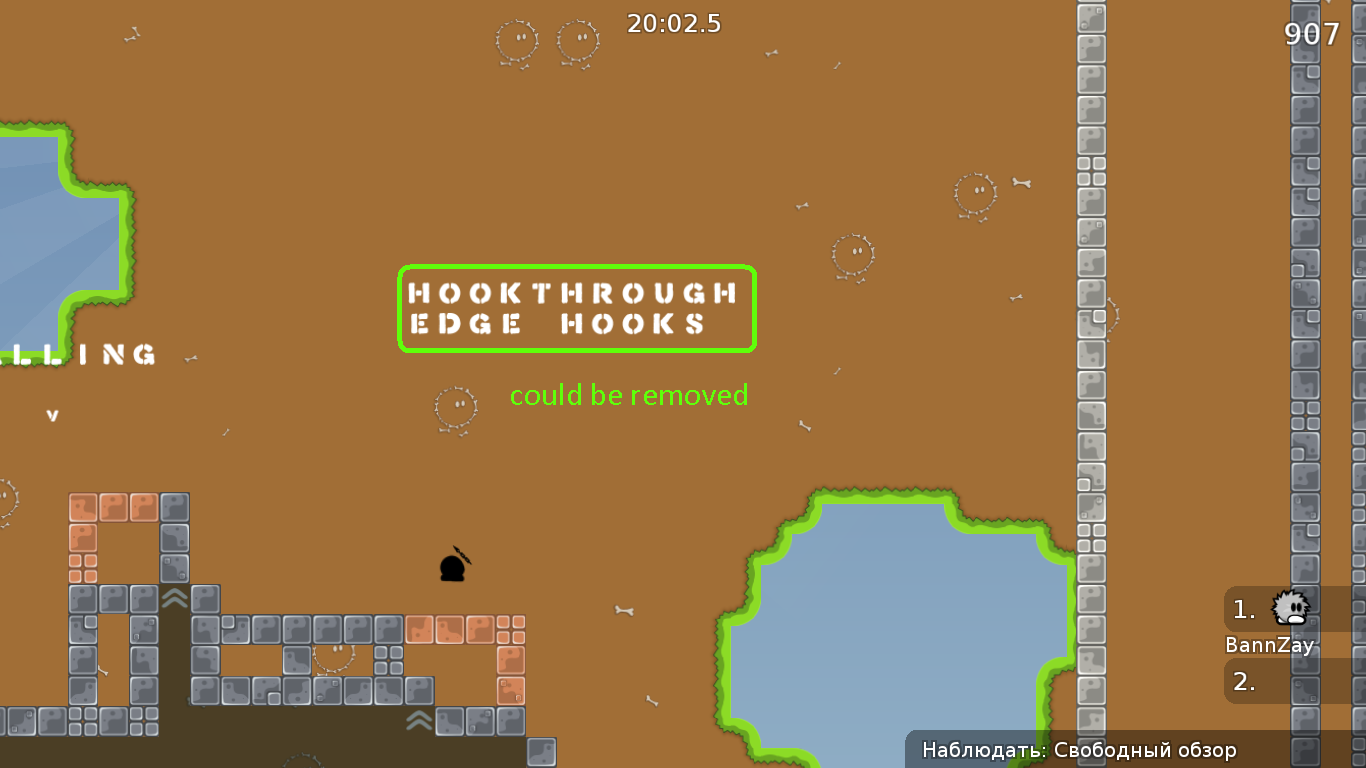Click the large bone smiley in the upper middle
The width and height of the screenshot is (1366, 768).
pos(516,42)
